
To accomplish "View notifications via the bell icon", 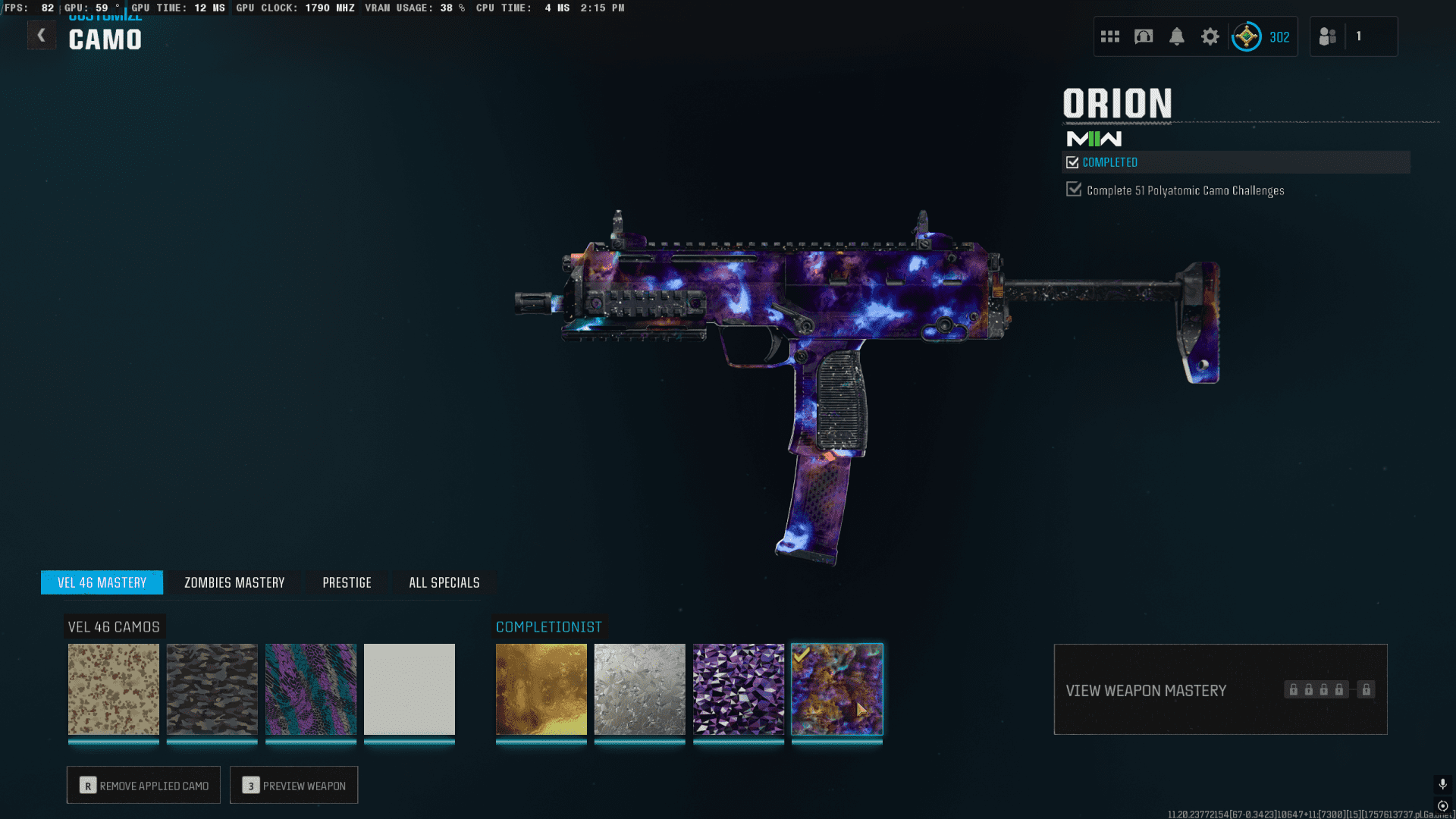I will [x=1177, y=36].
